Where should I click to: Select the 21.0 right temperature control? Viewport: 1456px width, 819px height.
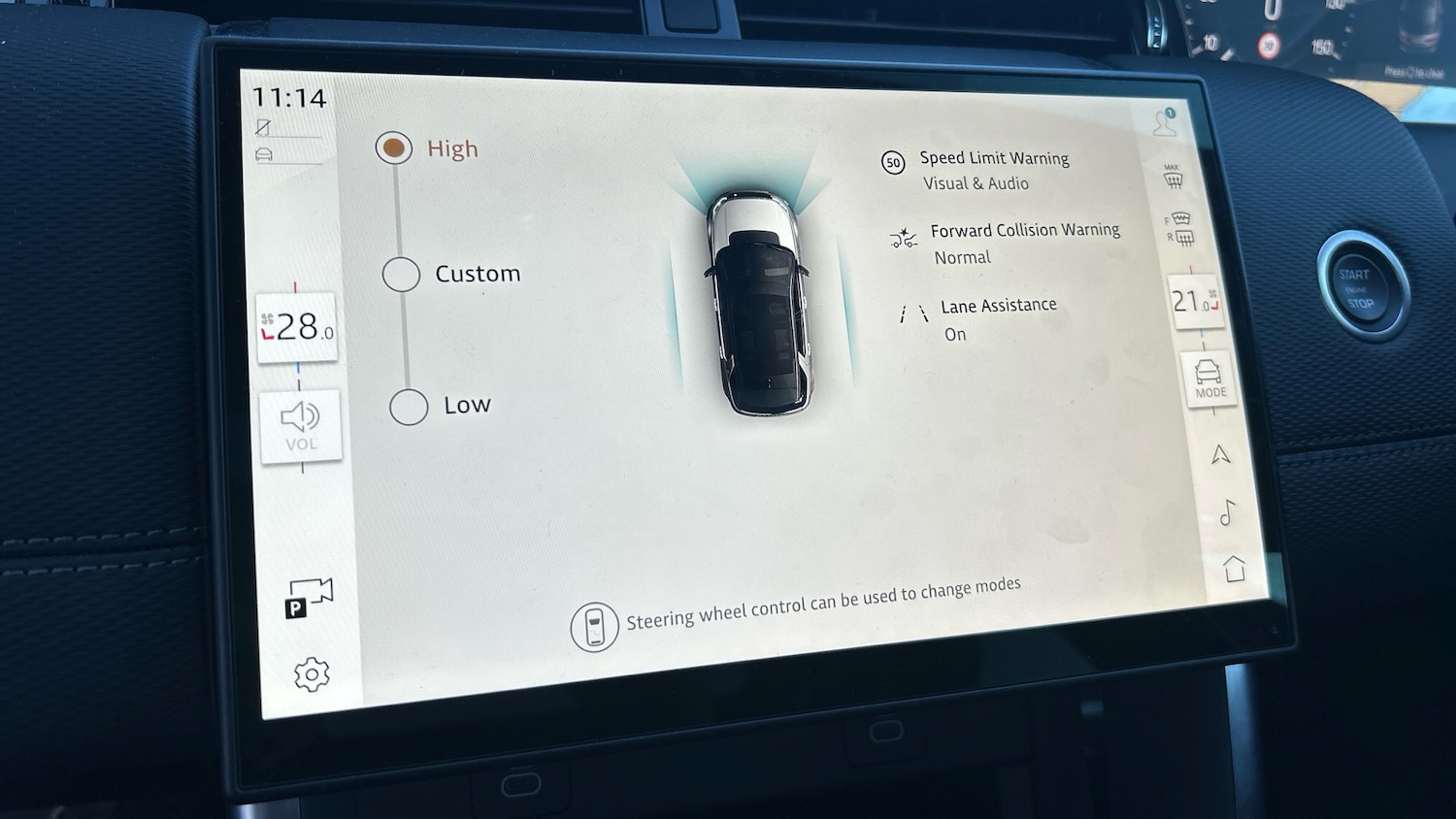pos(1194,302)
